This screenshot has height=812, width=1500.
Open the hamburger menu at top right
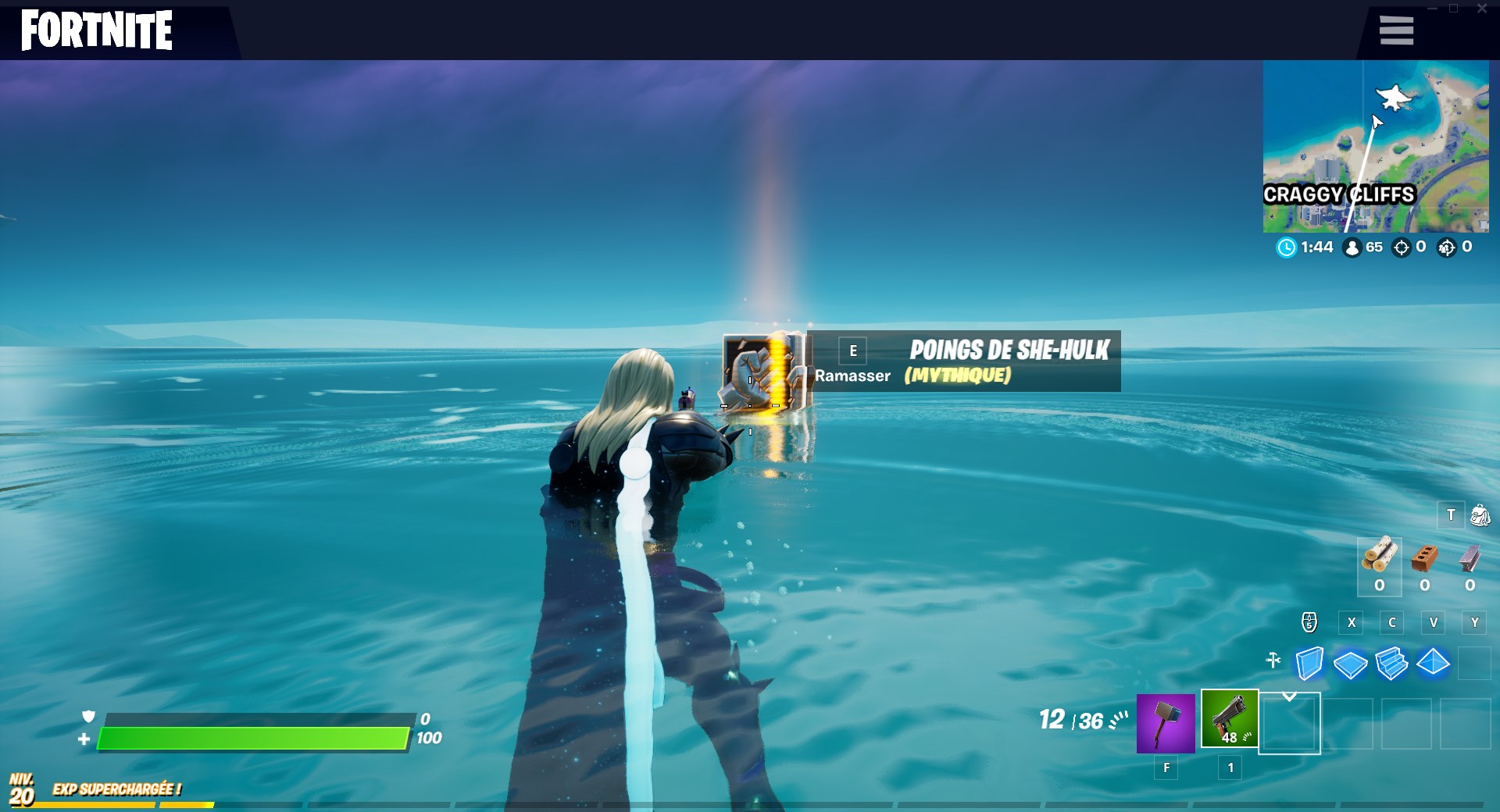tap(1396, 30)
